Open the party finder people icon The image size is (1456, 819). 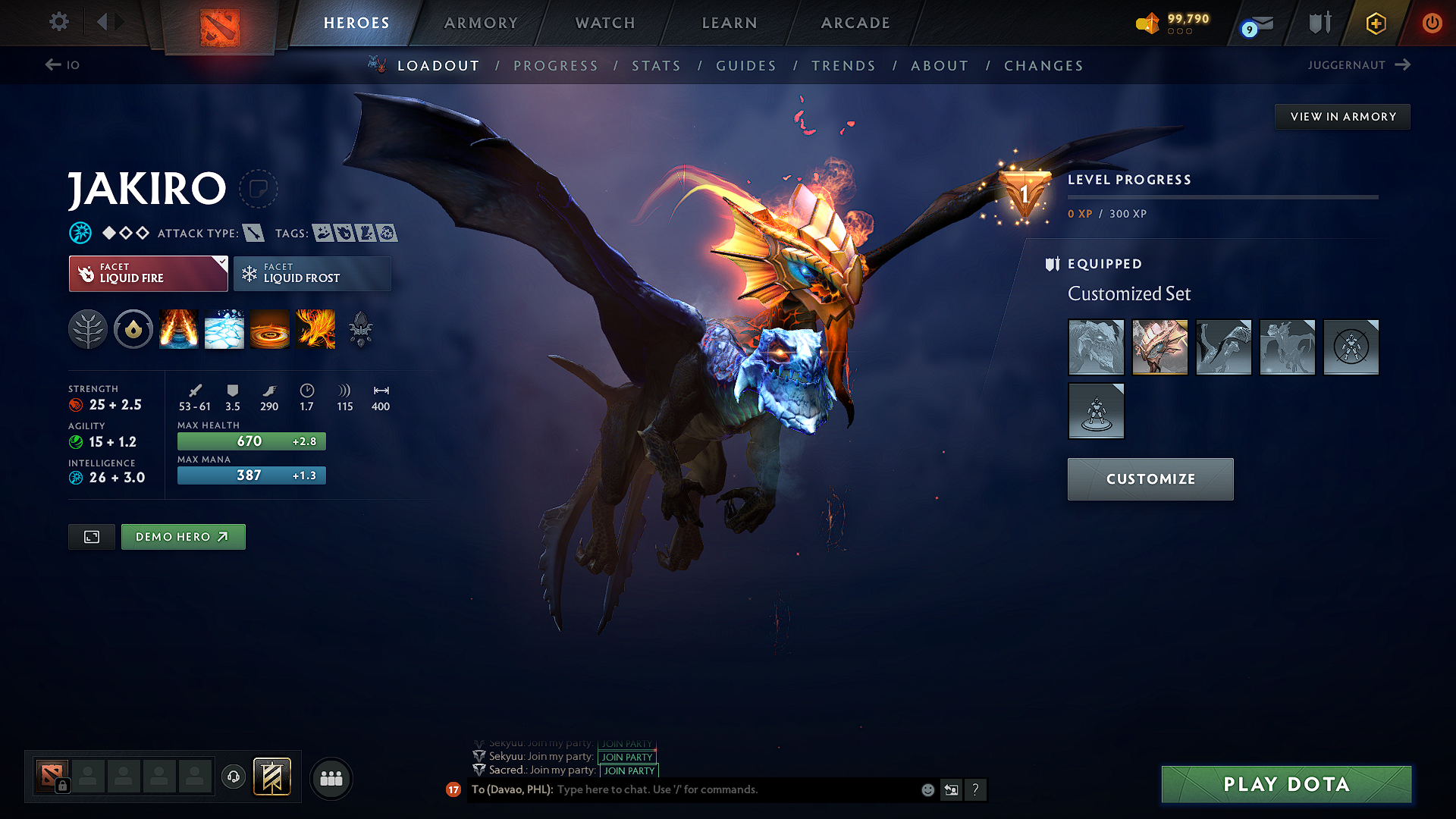pos(331,778)
